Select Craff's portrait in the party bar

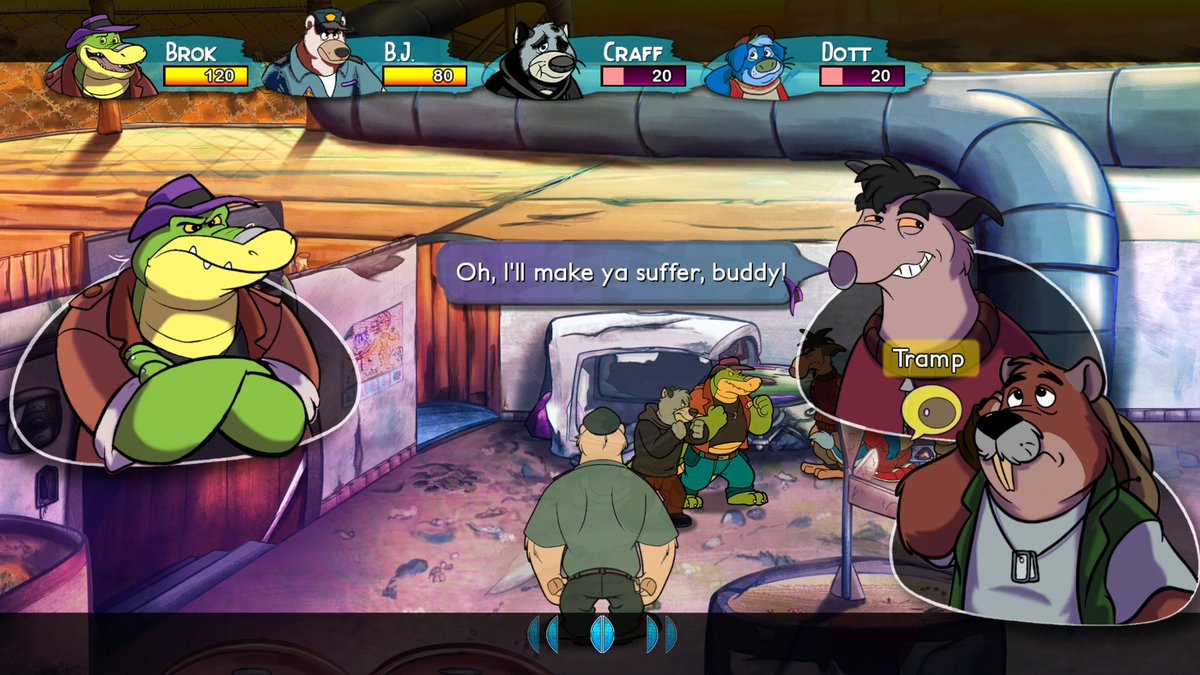coord(546,61)
